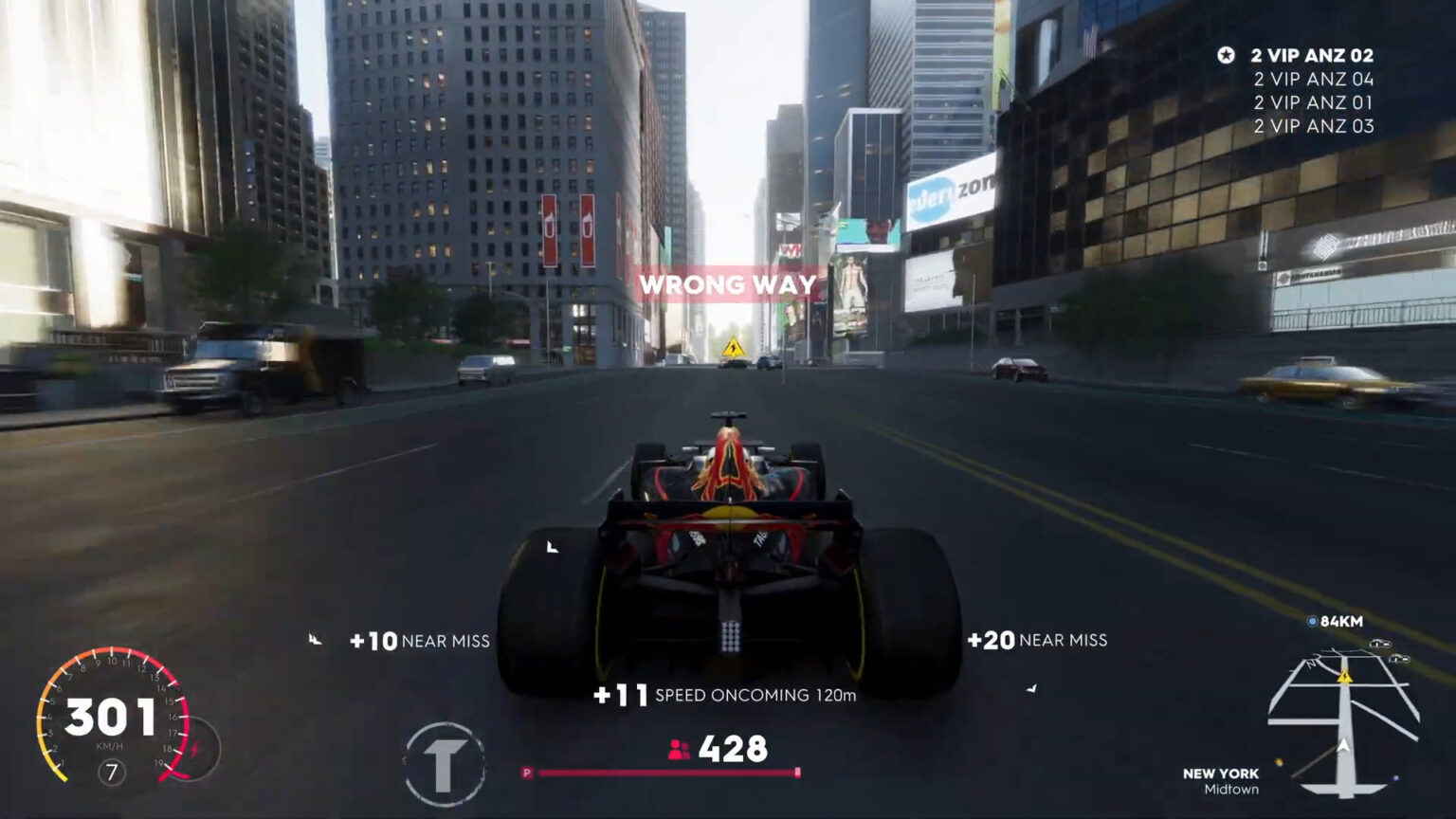Click the orange dot on the minimap
Viewport: 1456px width, 819px height.
1278,761
